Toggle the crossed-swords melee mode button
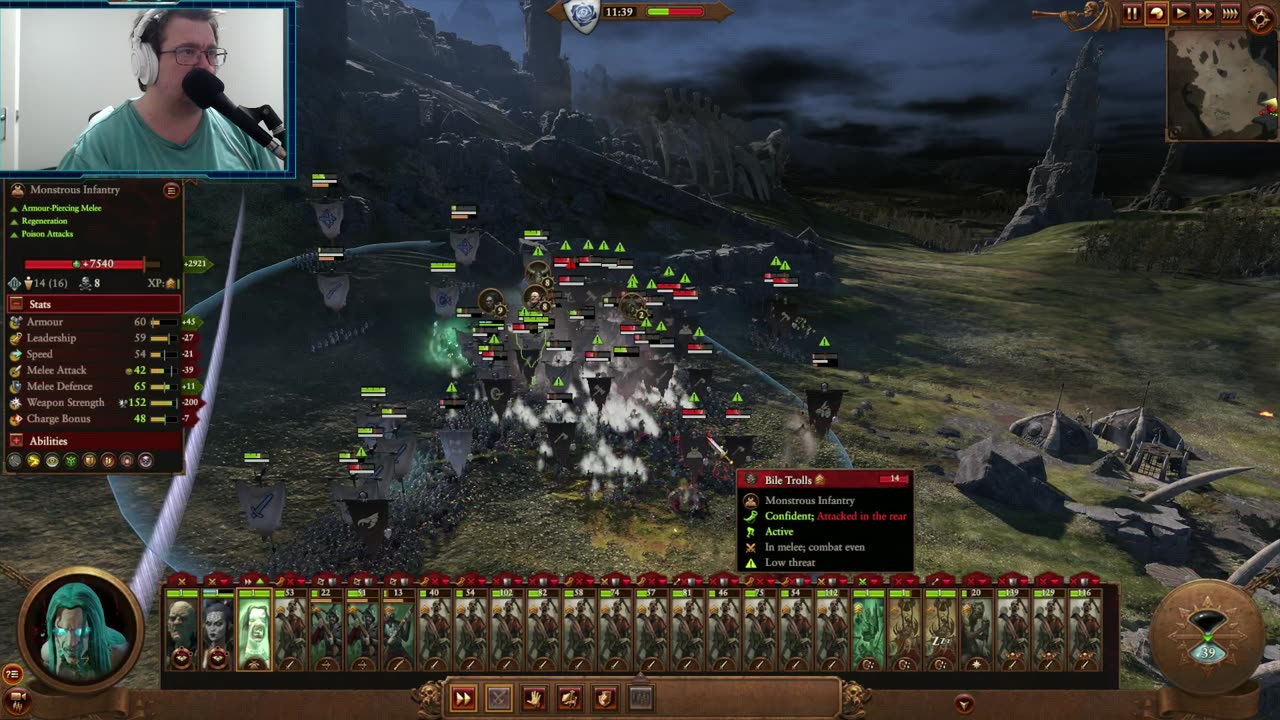1280x720 pixels. click(x=498, y=698)
